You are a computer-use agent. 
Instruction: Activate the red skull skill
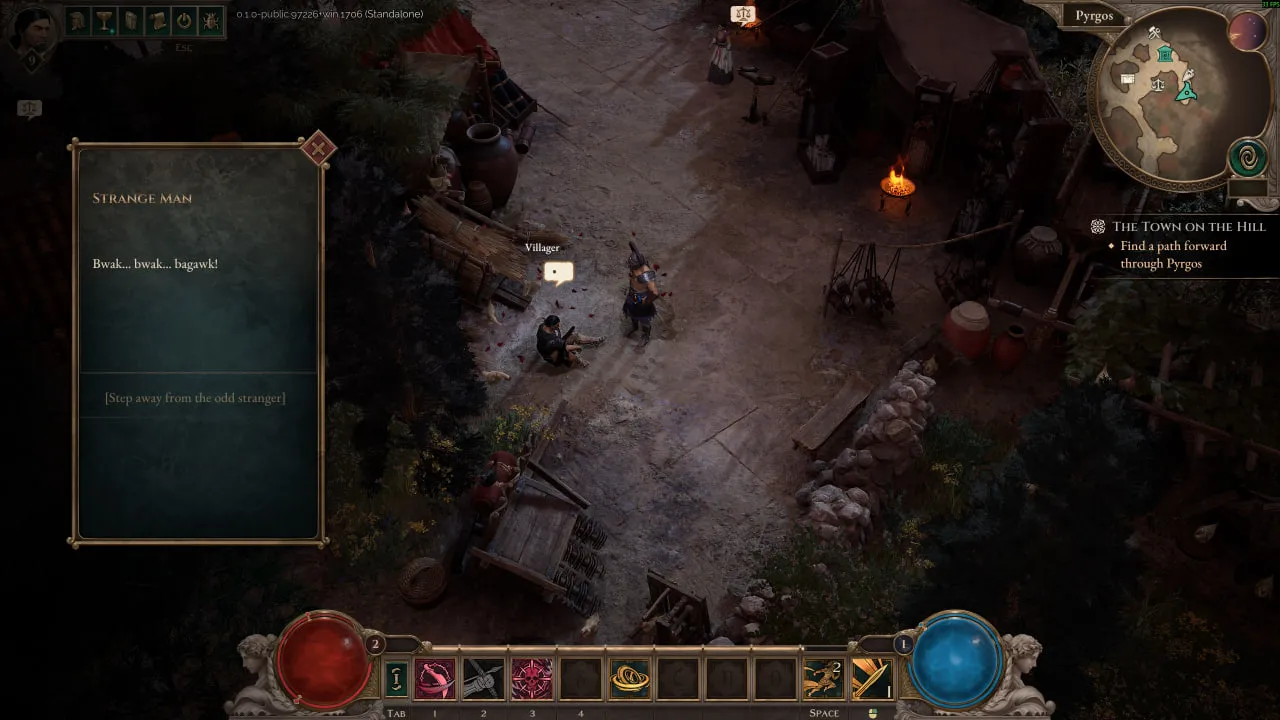coord(532,679)
